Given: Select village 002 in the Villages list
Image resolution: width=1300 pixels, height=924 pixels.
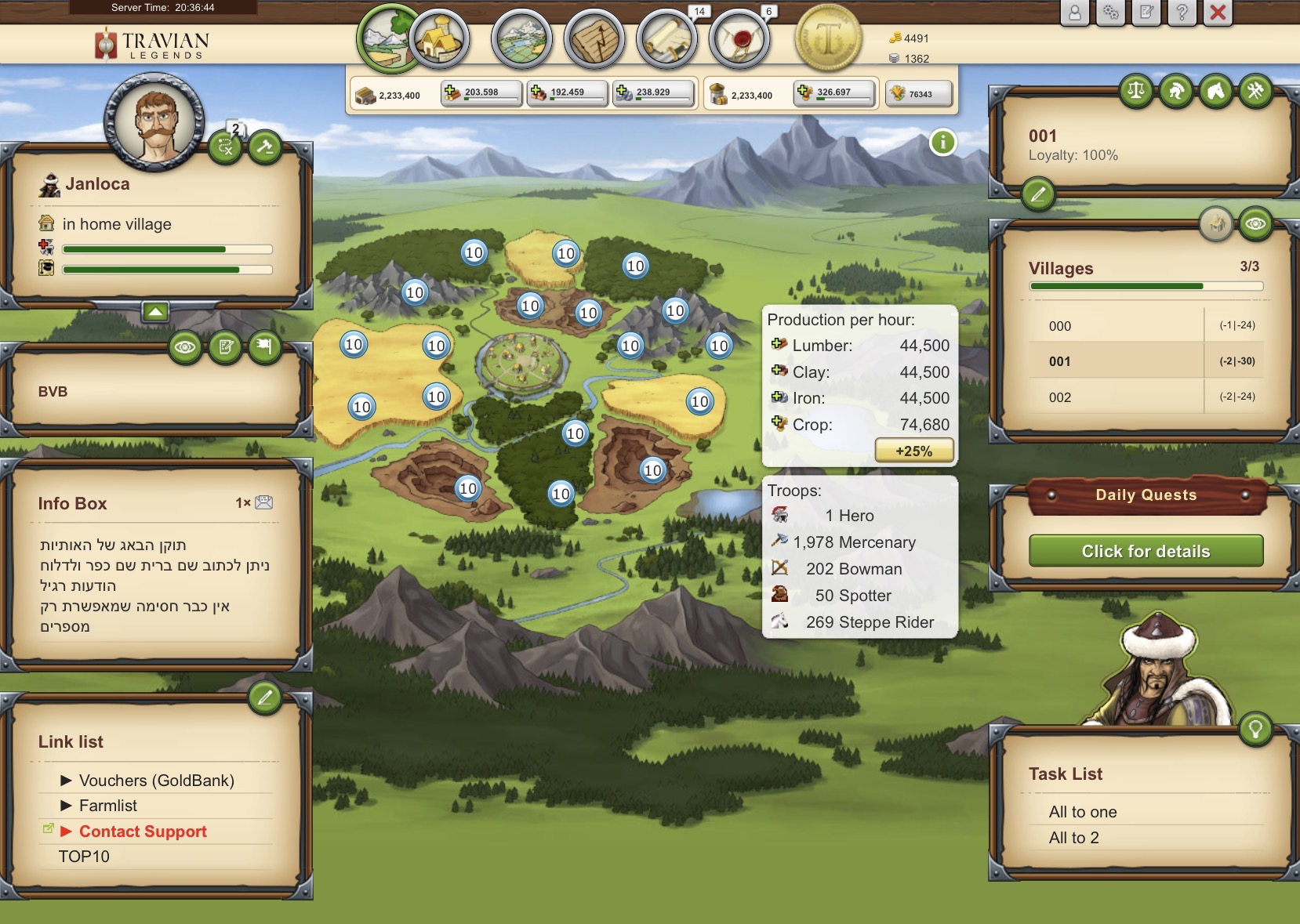Looking at the screenshot, I should [x=1062, y=397].
